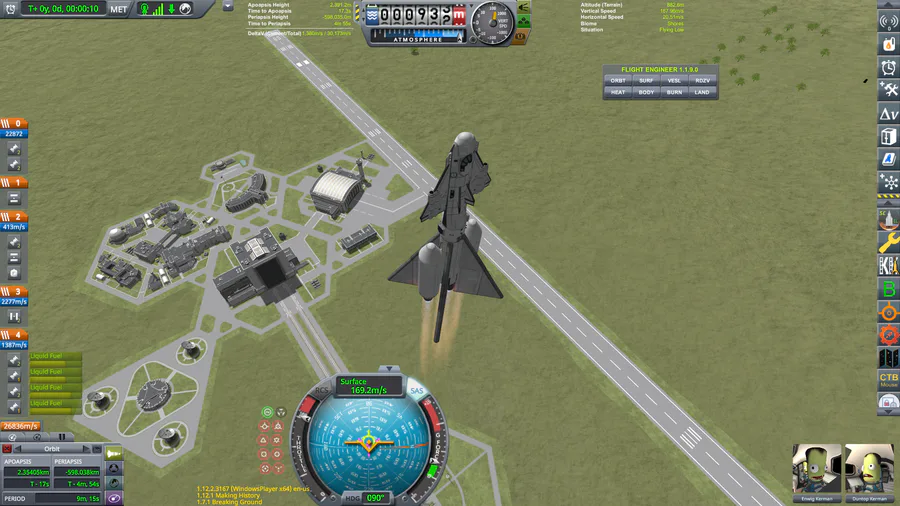This screenshot has width=900, height=506.
Task: Click the MET mission clock mode button
Action: [119, 9]
